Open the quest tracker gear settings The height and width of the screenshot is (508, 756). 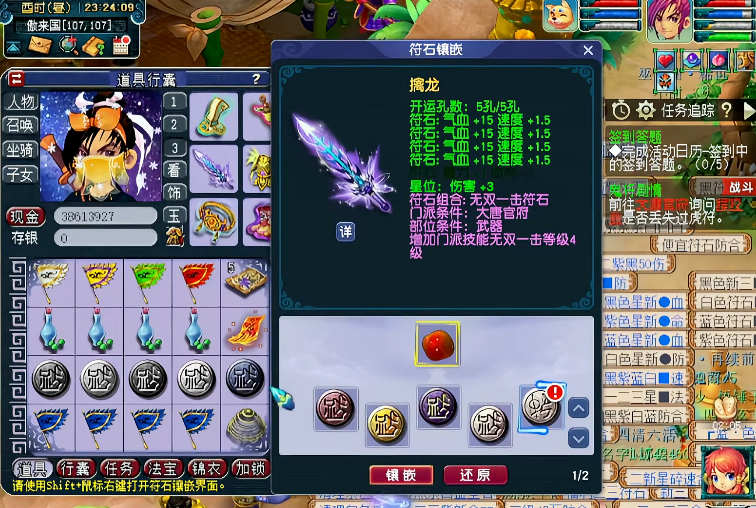646,110
